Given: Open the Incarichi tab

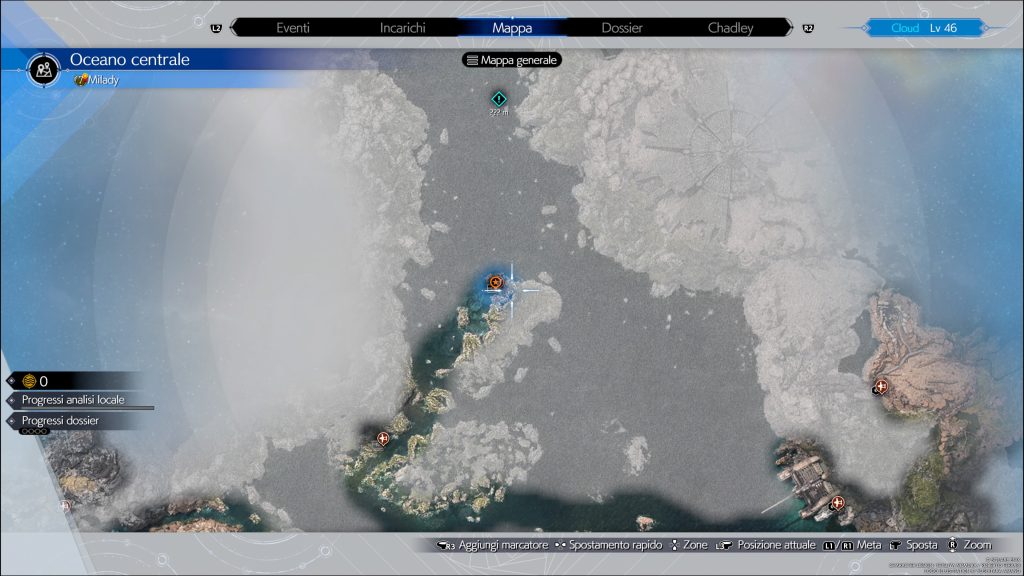Looking at the screenshot, I should pyautogui.click(x=403, y=28).
